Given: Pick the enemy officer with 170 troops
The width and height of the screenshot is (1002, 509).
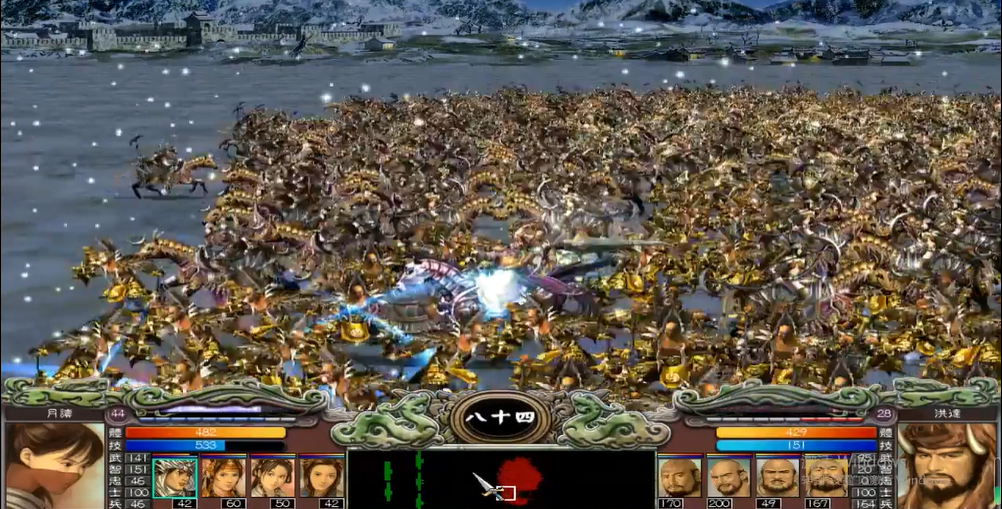Looking at the screenshot, I should (x=679, y=477).
